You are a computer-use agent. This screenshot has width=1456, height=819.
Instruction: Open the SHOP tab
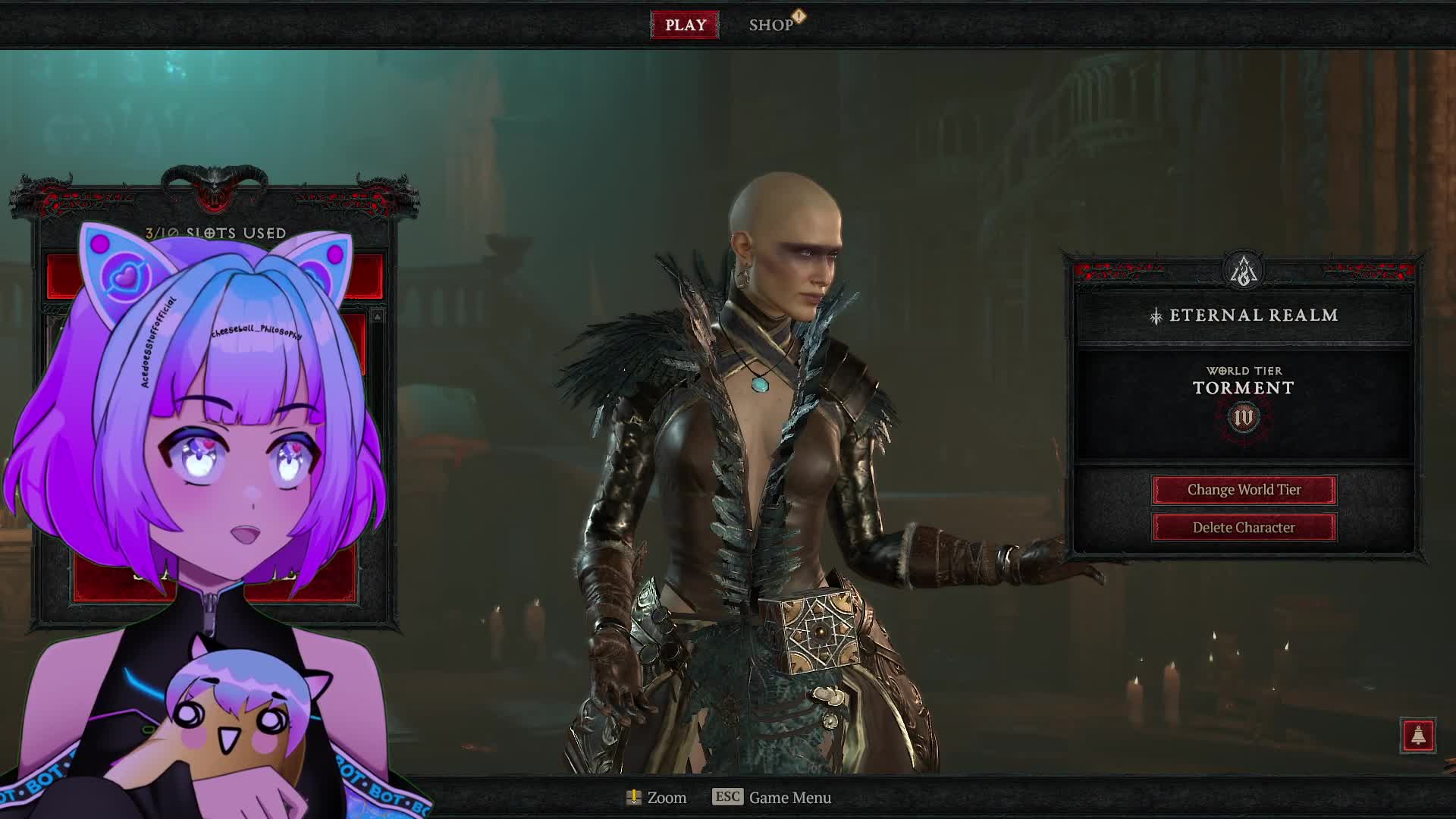(771, 25)
